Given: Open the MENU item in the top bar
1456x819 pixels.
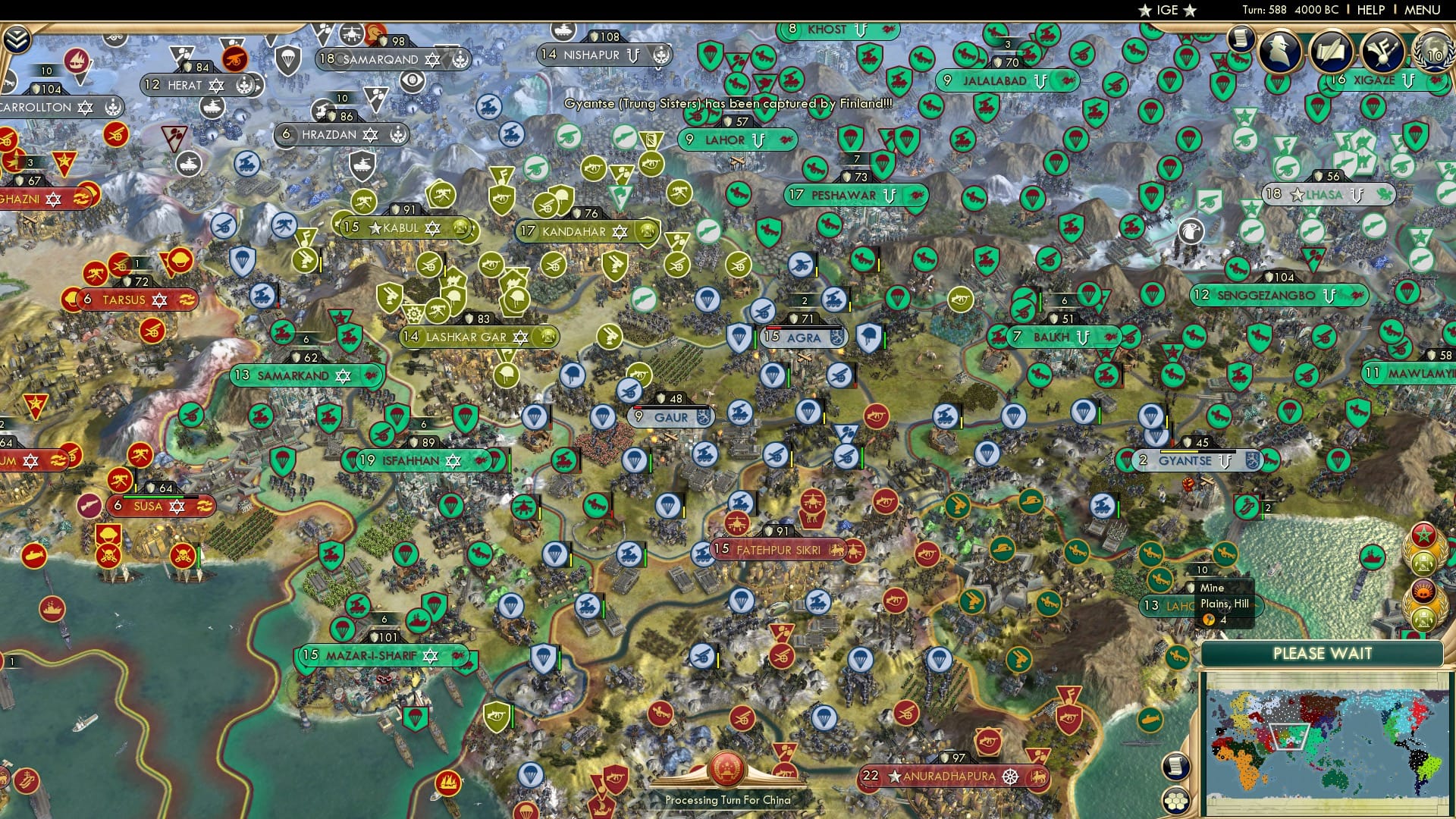Looking at the screenshot, I should click(x=1424, y=10).
